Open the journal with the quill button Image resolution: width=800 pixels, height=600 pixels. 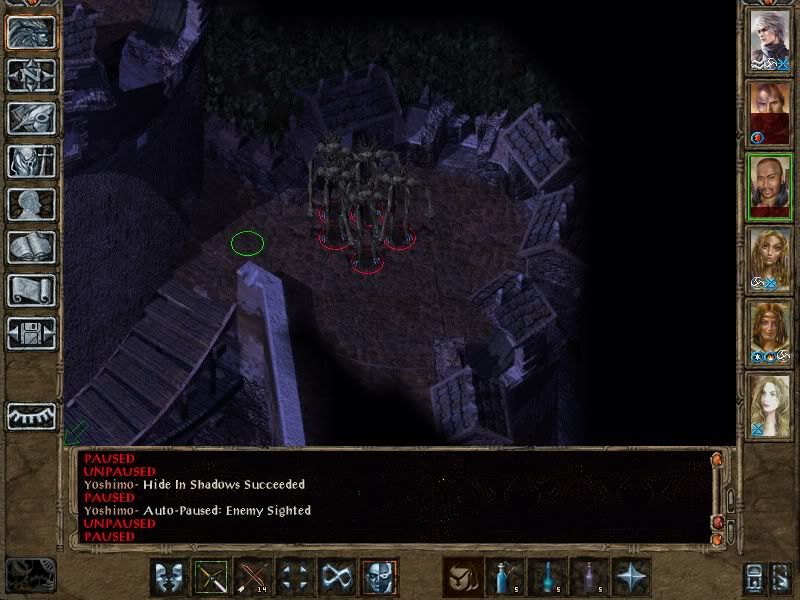31,118
